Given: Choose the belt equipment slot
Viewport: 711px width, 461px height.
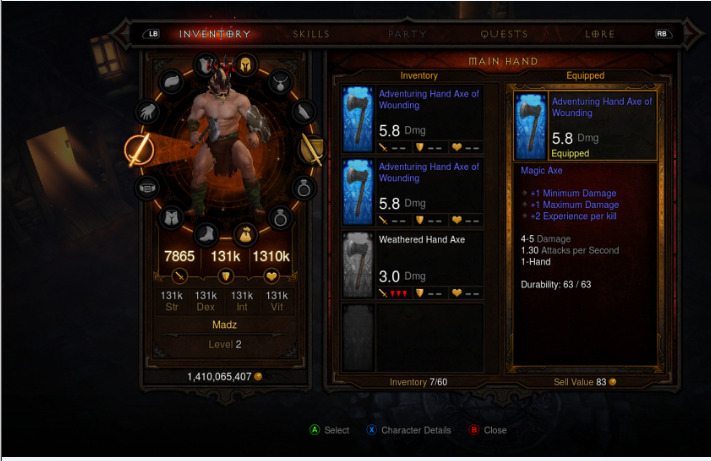Looking at the screenshot, I should pyautogui.click(x=147, y=187).
